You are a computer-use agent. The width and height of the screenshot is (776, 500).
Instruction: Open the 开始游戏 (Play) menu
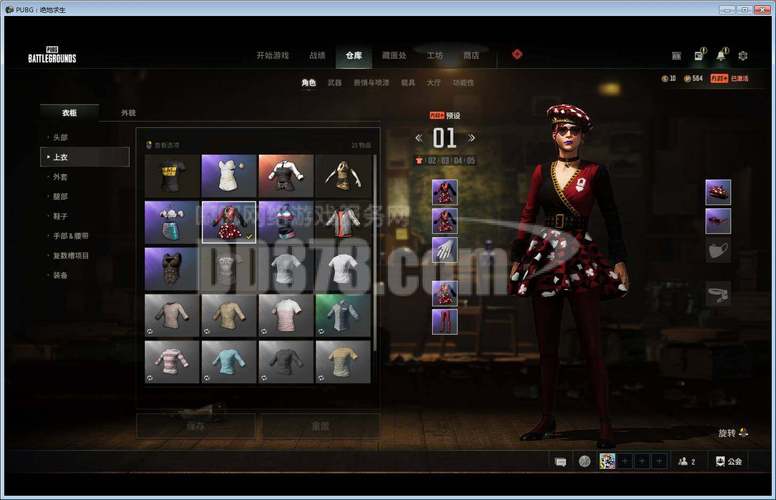point(273,56)
